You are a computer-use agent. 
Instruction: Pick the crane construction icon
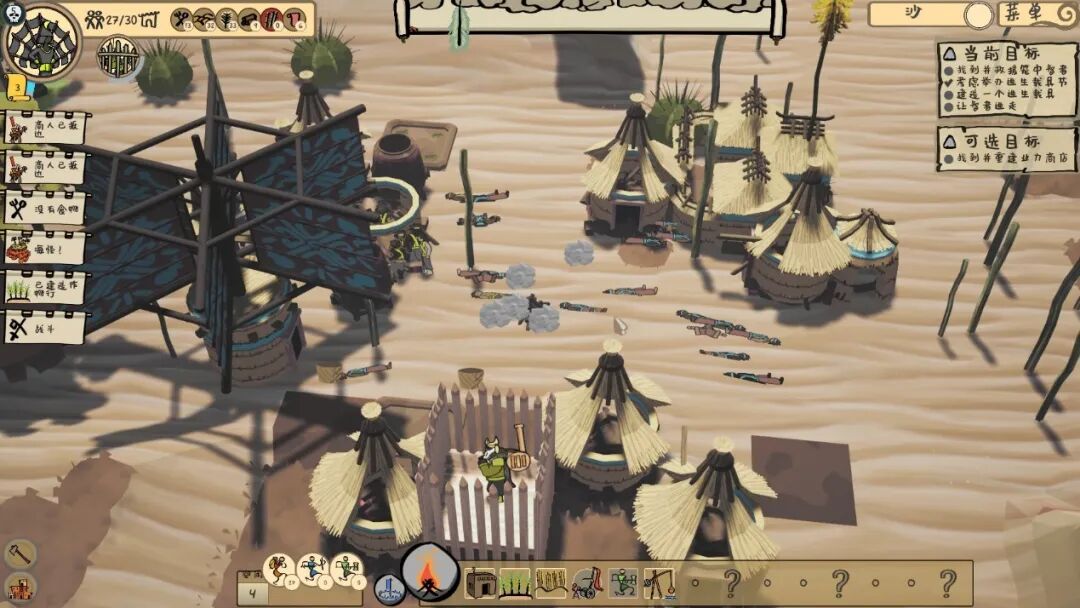point(657,583)
